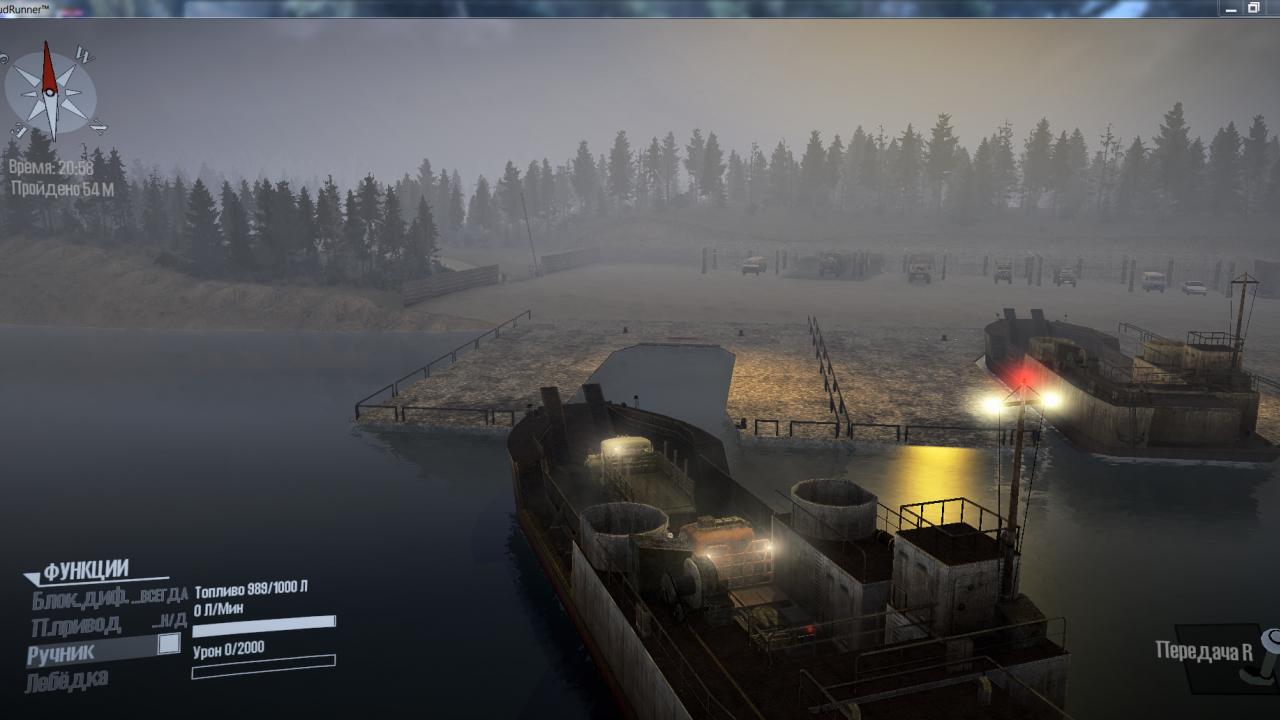The image size is (1280, 720).
Task: Click the ФУНКЦИИ functions header
Action: pos(86,570)
